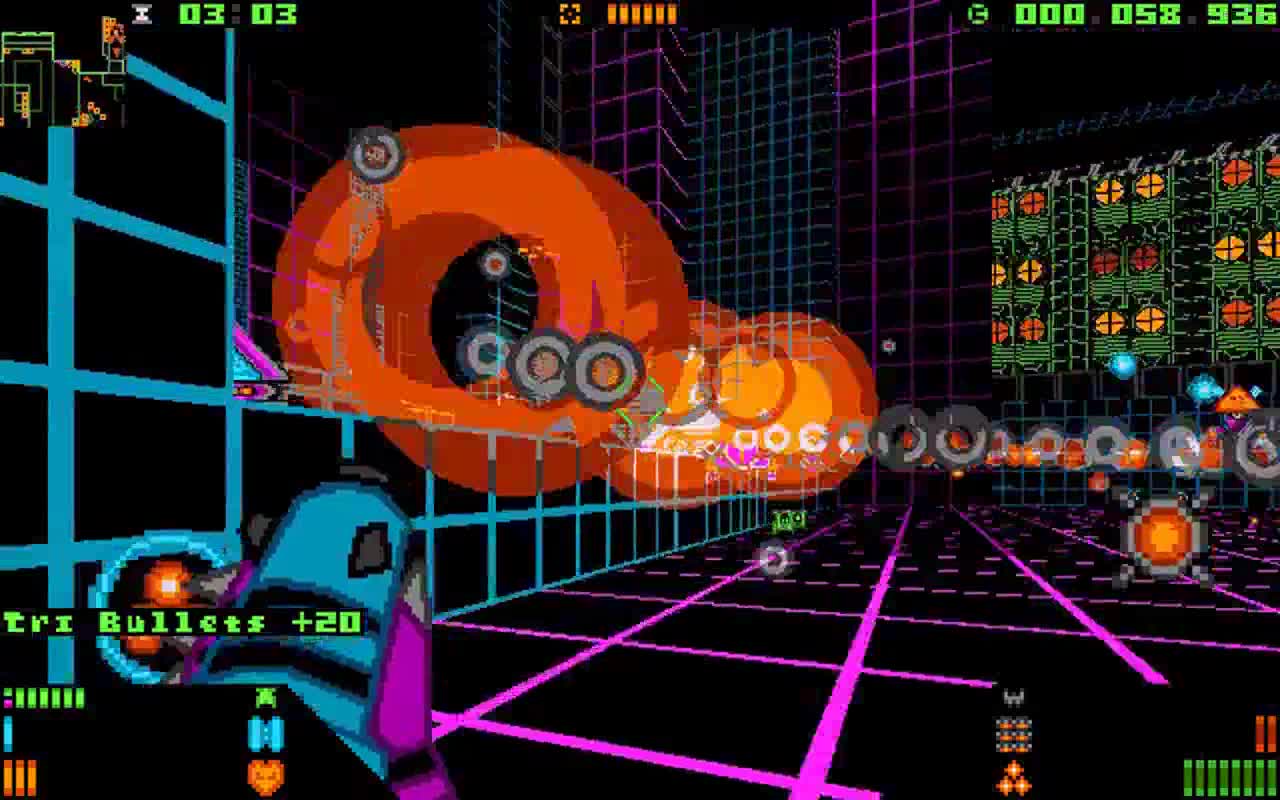This screenshot has width=1280, height=800.
Task: Select the blue double-magazine ammo icon
Action: pyautogui.click(x=265, y=733)
